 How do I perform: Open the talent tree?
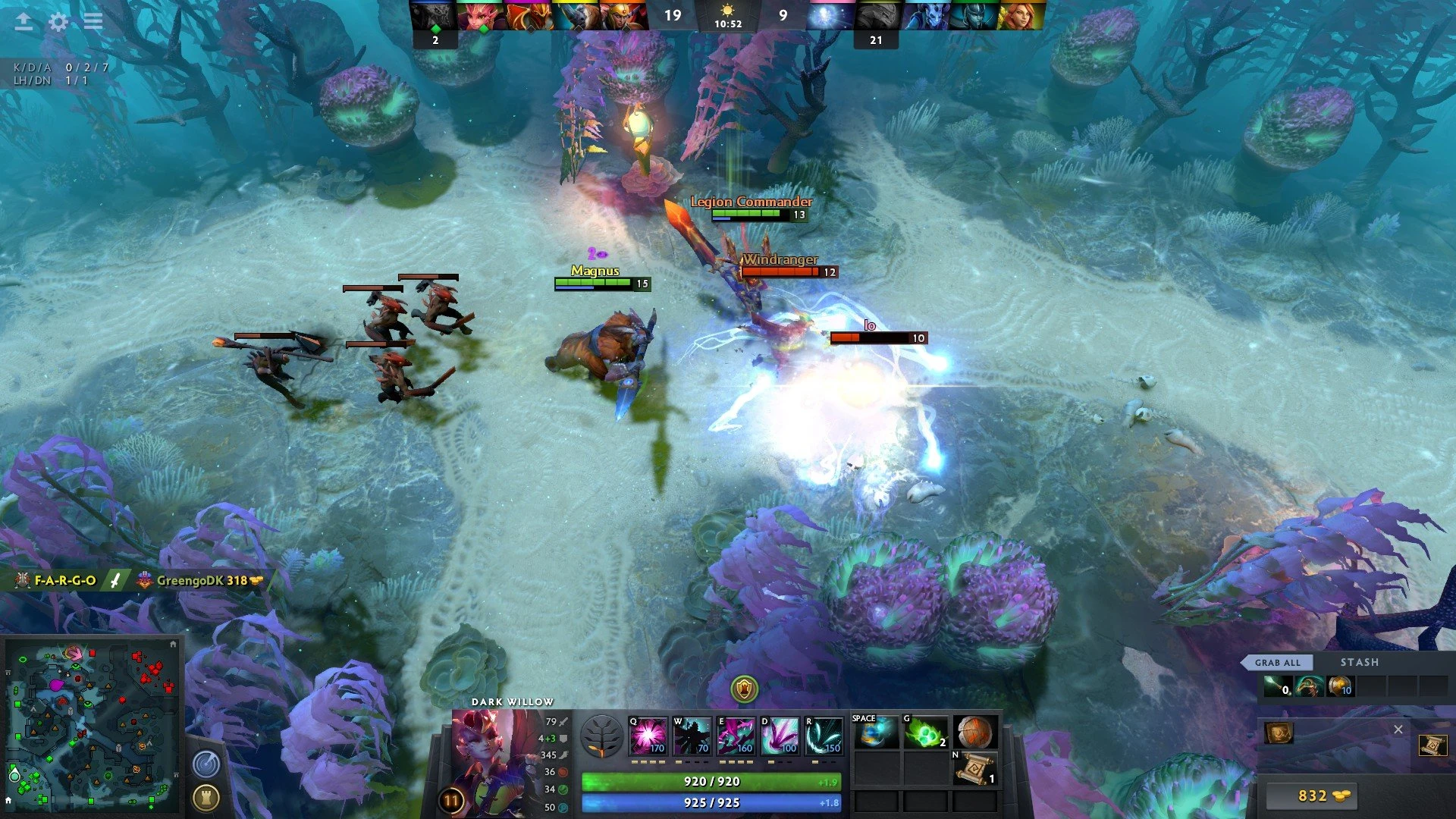point(601,736)
